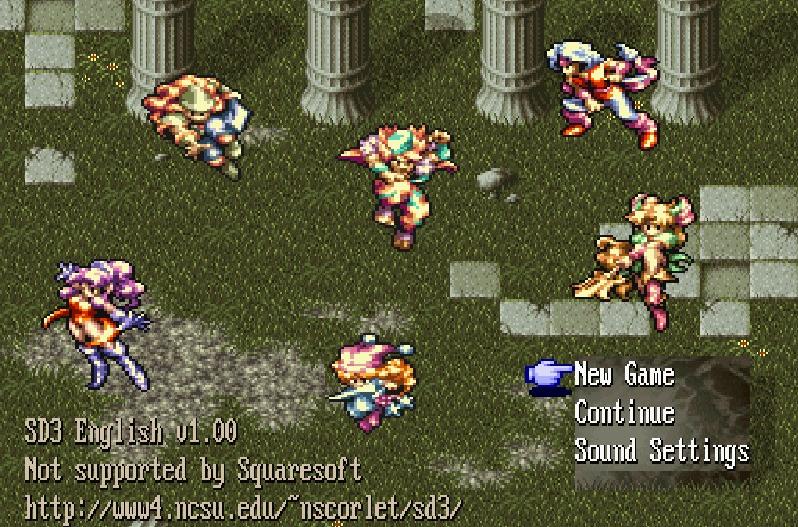Open Sound Settings
Viewport: 798px width, 527px height.
[661, 450]
